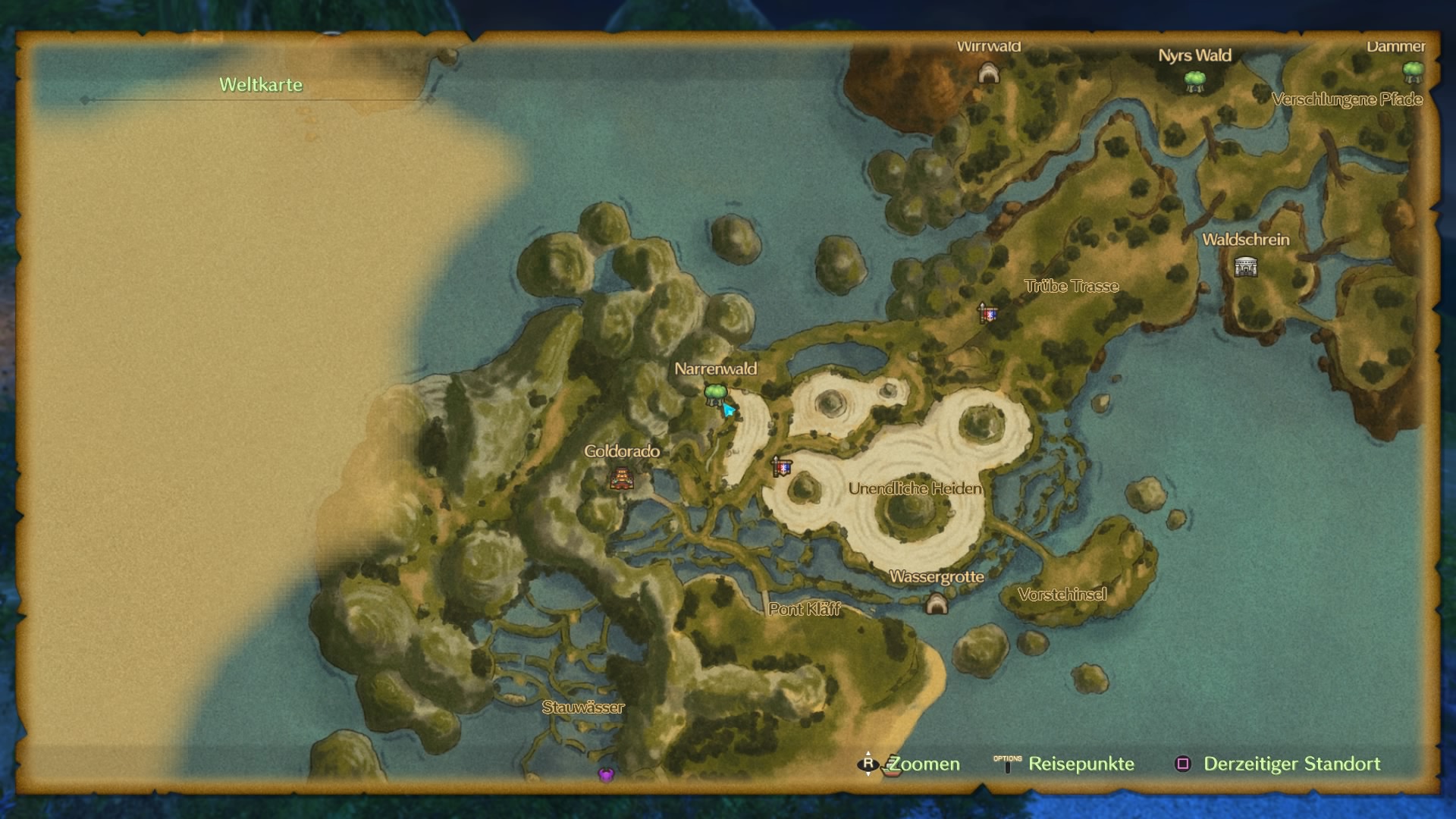Viewport: 1456px width, 819px height.
Task: Jump to Derzeitiger Standort label
Action: click(x=1291, y=764)
